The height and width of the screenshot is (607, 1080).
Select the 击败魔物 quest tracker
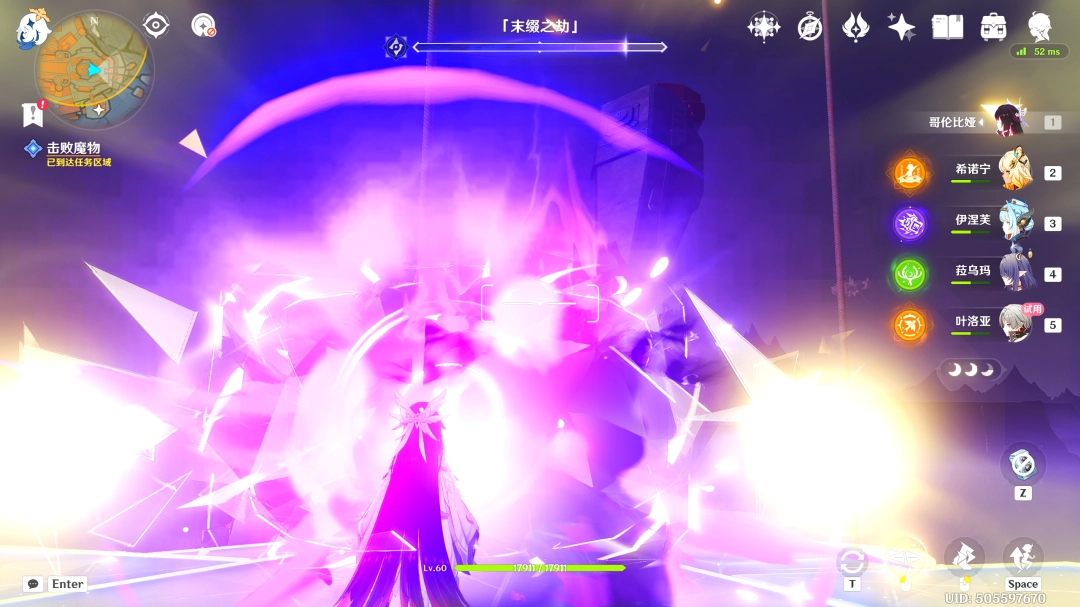click(x=72, y=148)
